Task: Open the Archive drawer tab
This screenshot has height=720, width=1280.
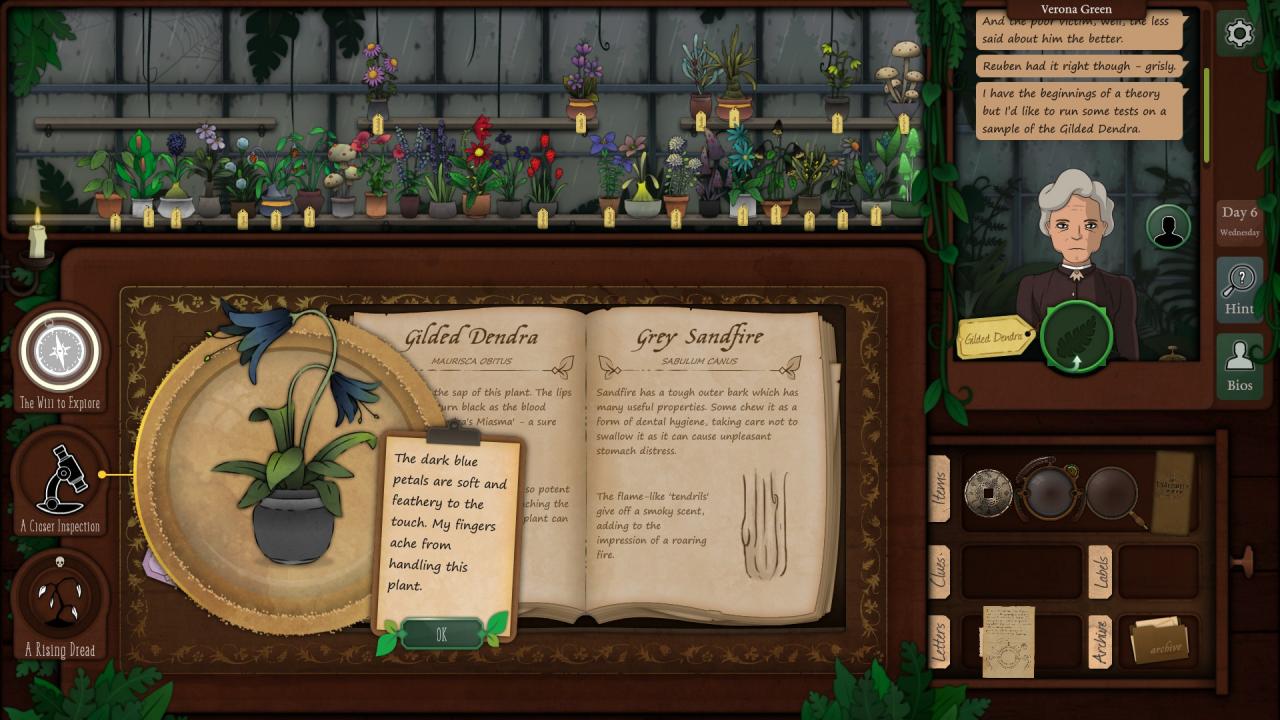Action: coord(1100,641)
